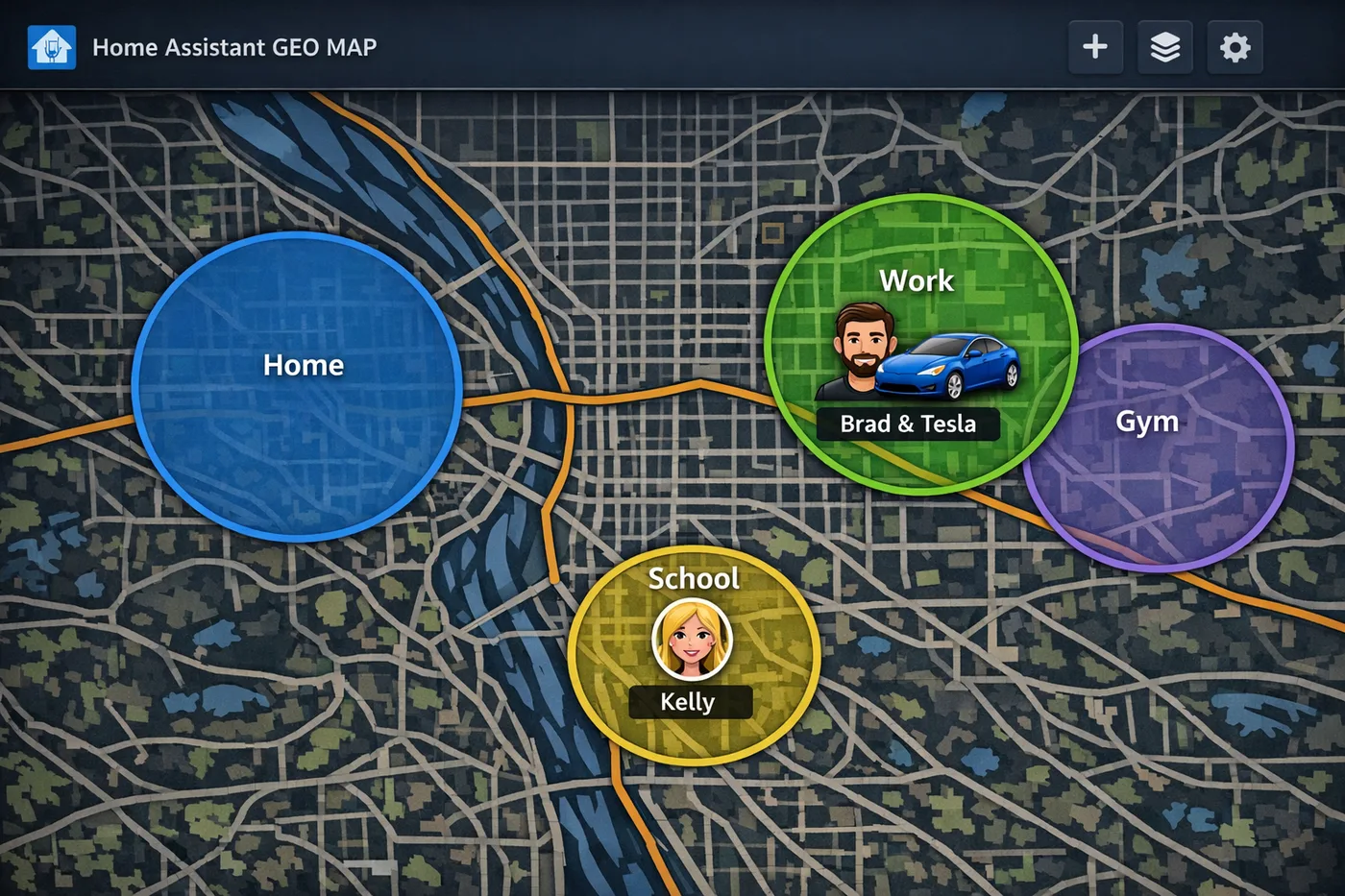
Task: Click the Brad & Tesla name label
Action: (909, 424)
